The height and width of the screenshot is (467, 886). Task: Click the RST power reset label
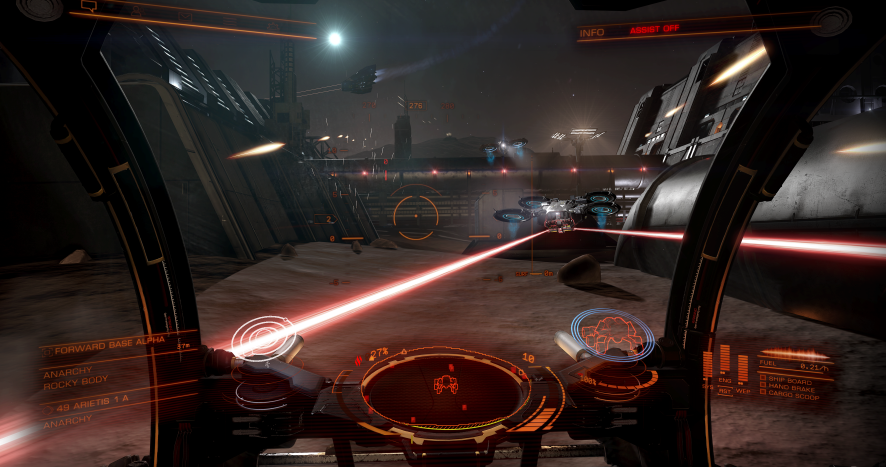point(725,390)
